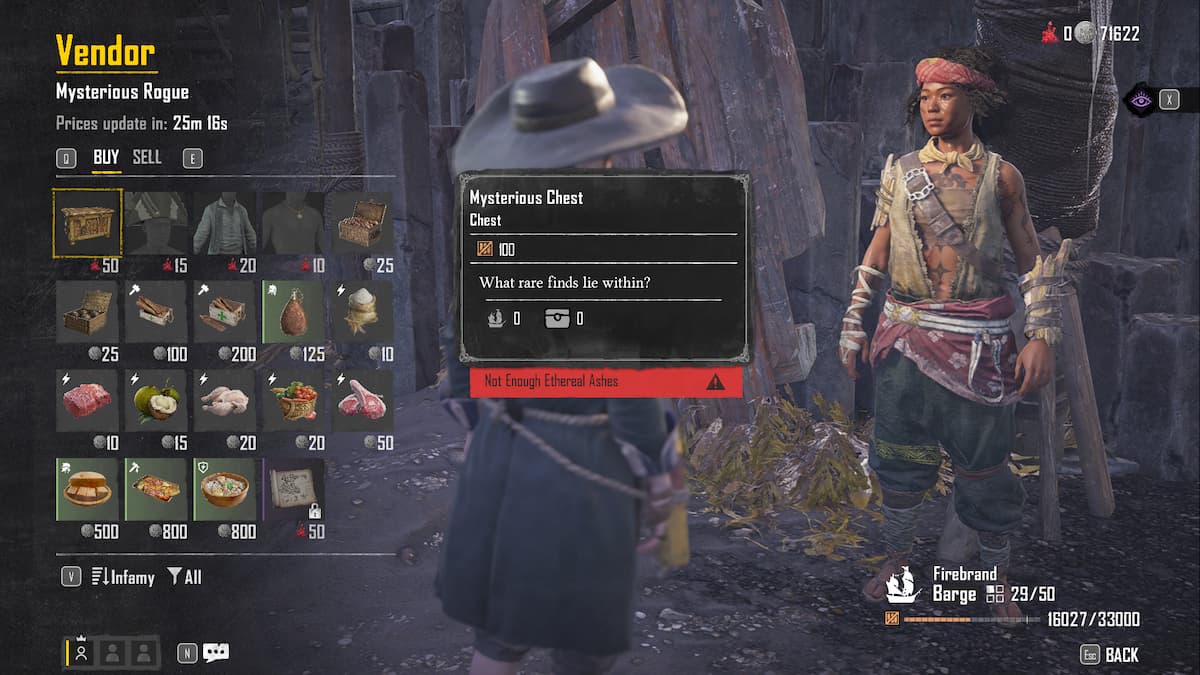Select the cured ham costing 125
Viewport: 1200px width, 675px height.
293,312
